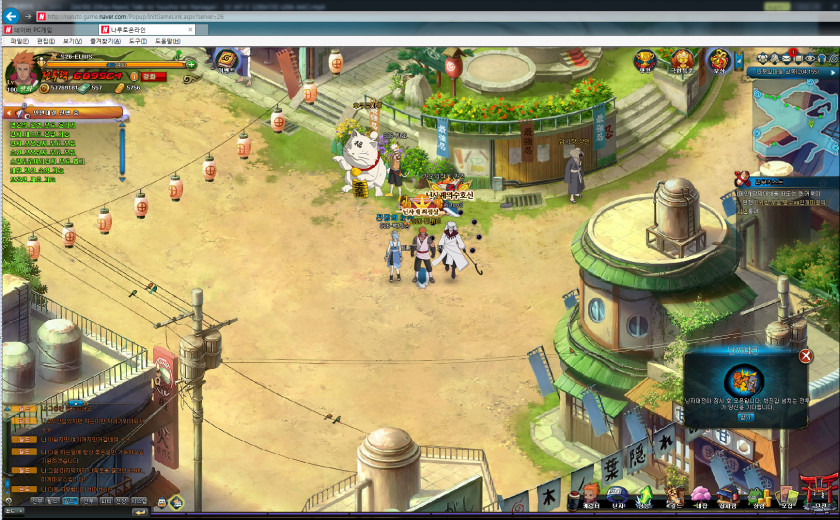Open the gold trophy ranking icon
Image resolution: width=840 pixels, height=520 pixels.
coord(645,60)
